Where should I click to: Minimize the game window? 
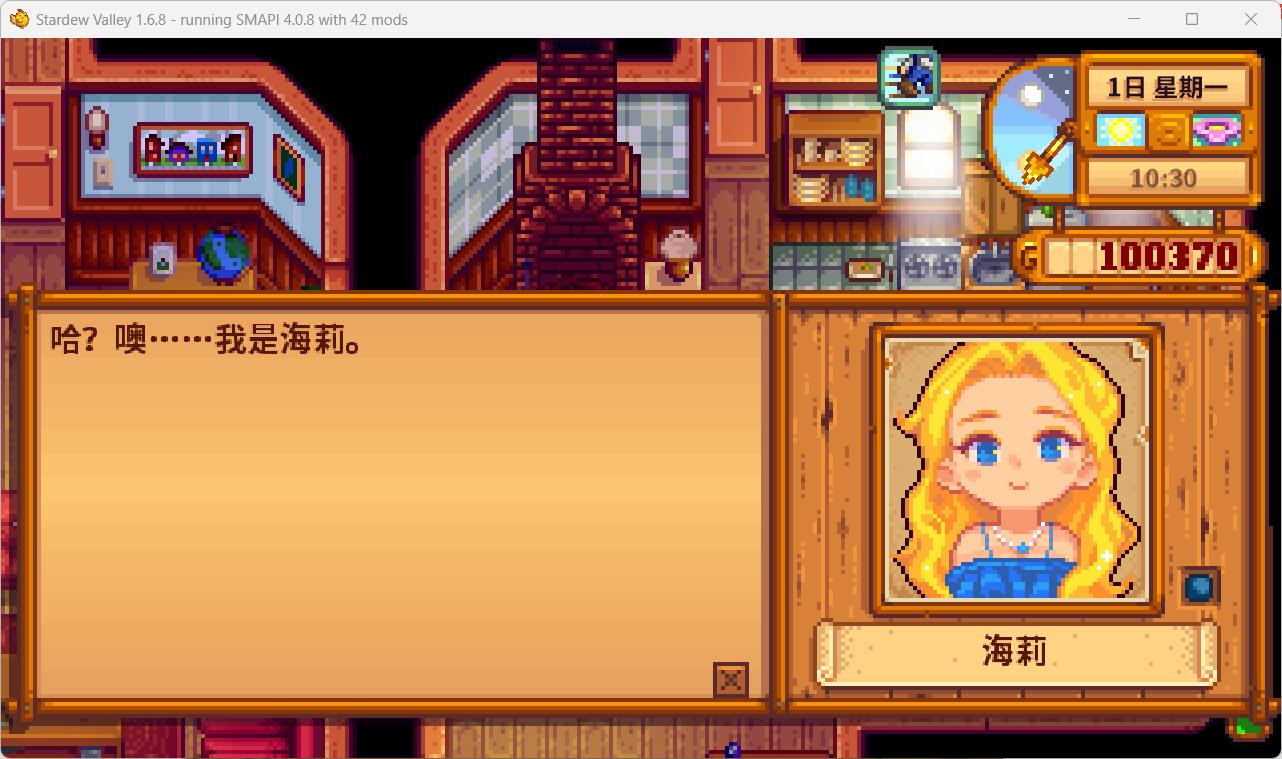tap(1136, 19)
